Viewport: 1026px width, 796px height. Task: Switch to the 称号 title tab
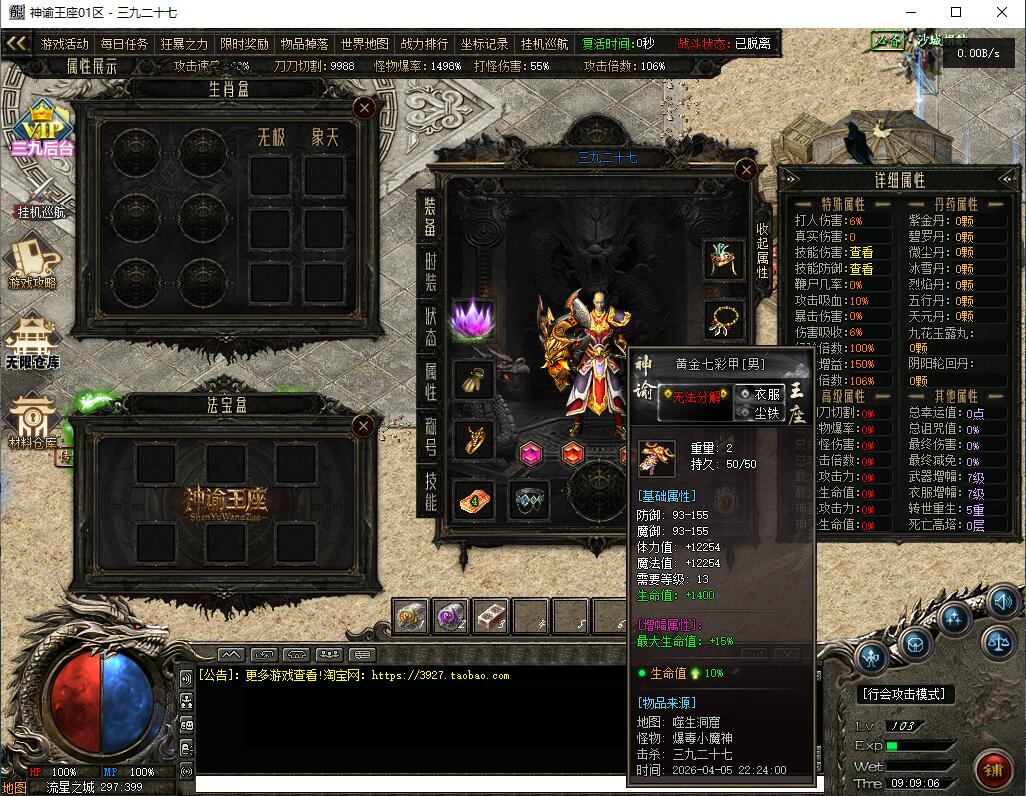pos(430,434)
